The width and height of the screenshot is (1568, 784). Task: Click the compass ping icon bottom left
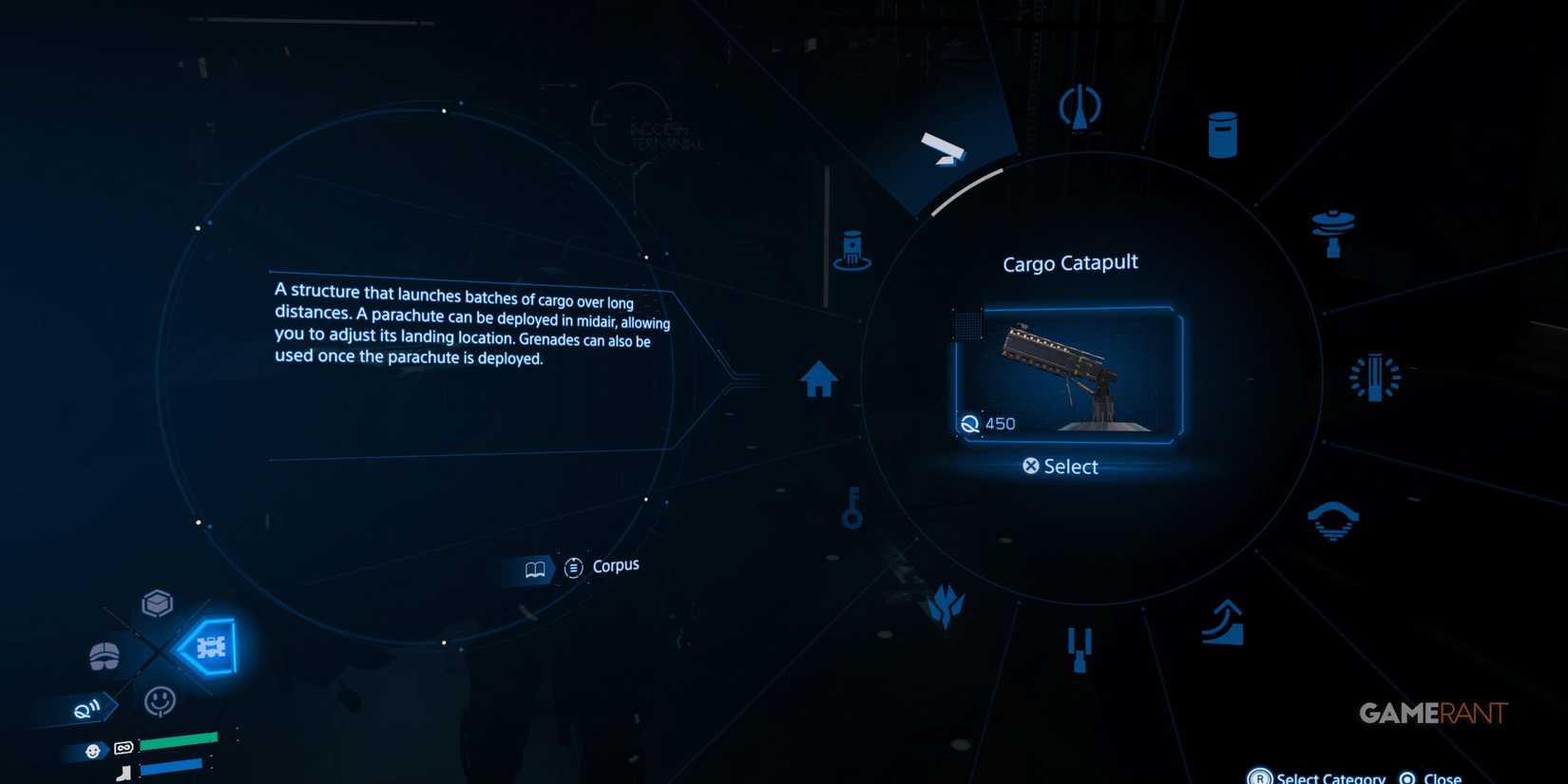(x=87, y=707)
